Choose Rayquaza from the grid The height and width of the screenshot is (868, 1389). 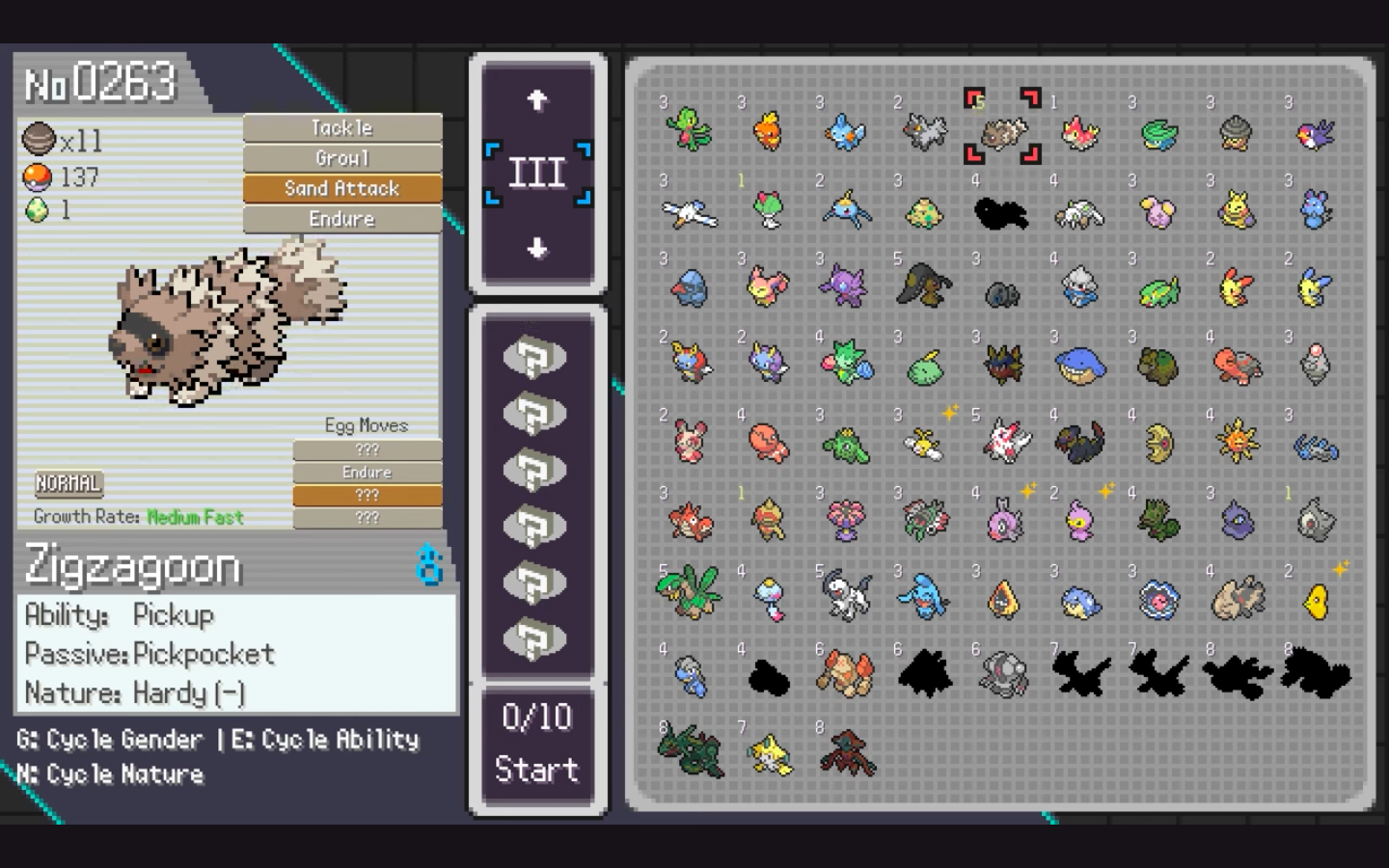coord(689,753)
